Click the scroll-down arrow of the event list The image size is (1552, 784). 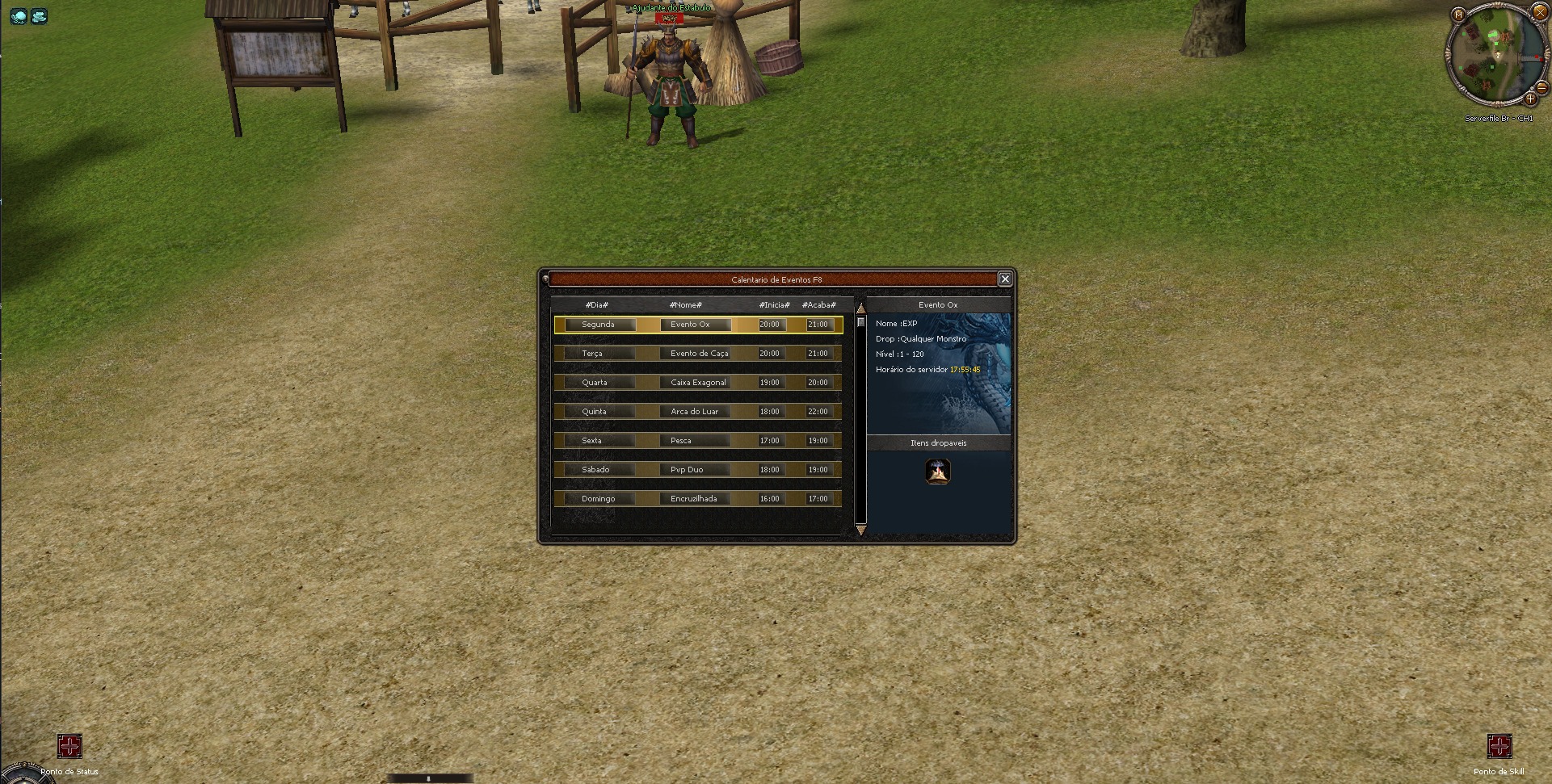click(860, 530)
